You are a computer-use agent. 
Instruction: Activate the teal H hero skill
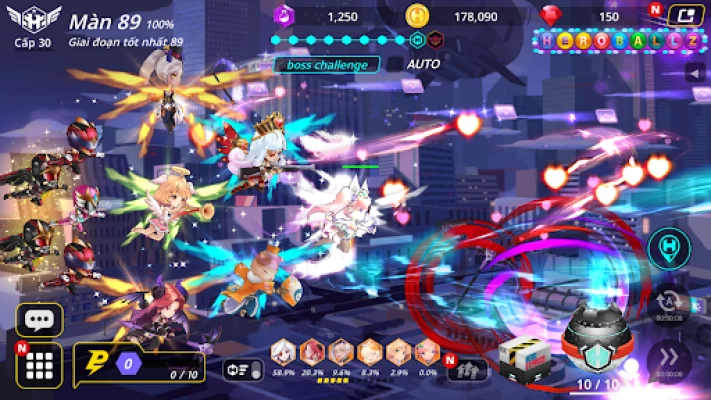667,250
